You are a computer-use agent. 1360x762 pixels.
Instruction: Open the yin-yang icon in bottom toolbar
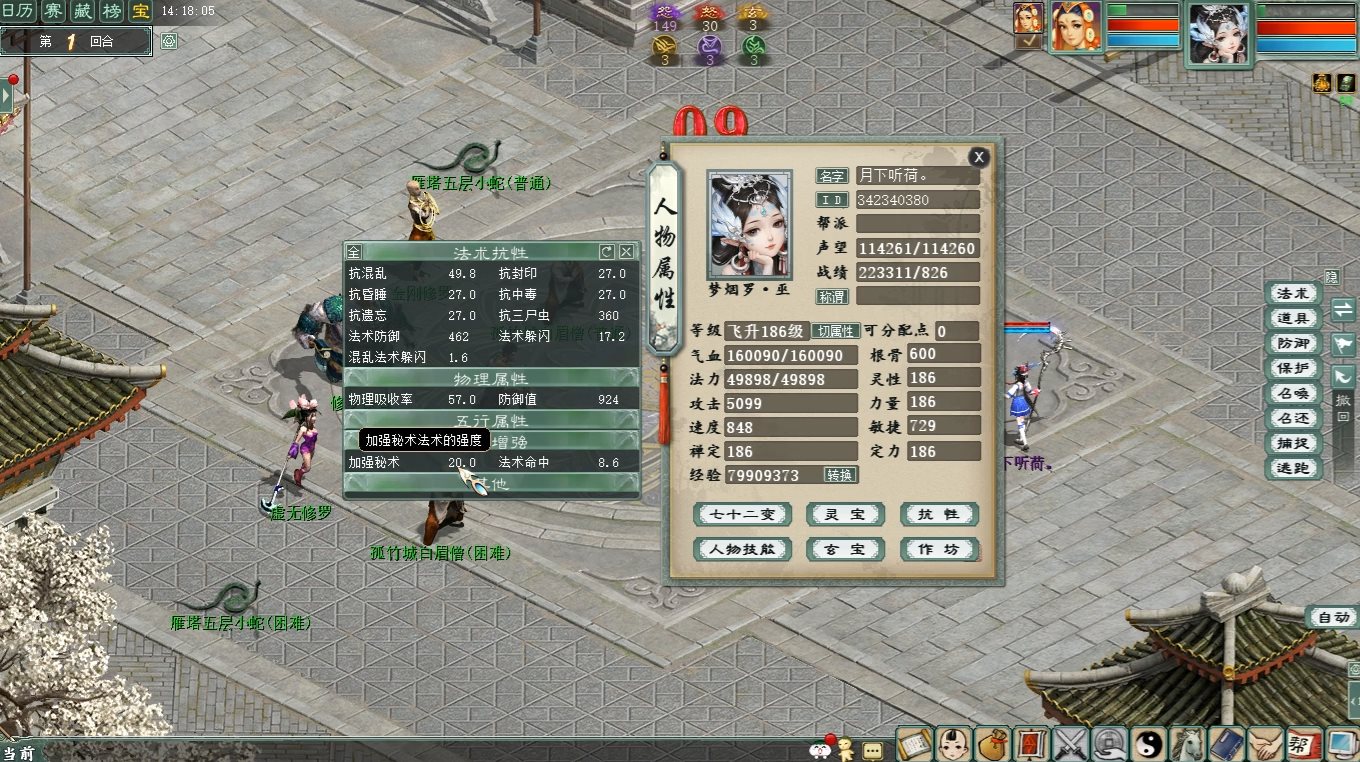(1149, 744)
